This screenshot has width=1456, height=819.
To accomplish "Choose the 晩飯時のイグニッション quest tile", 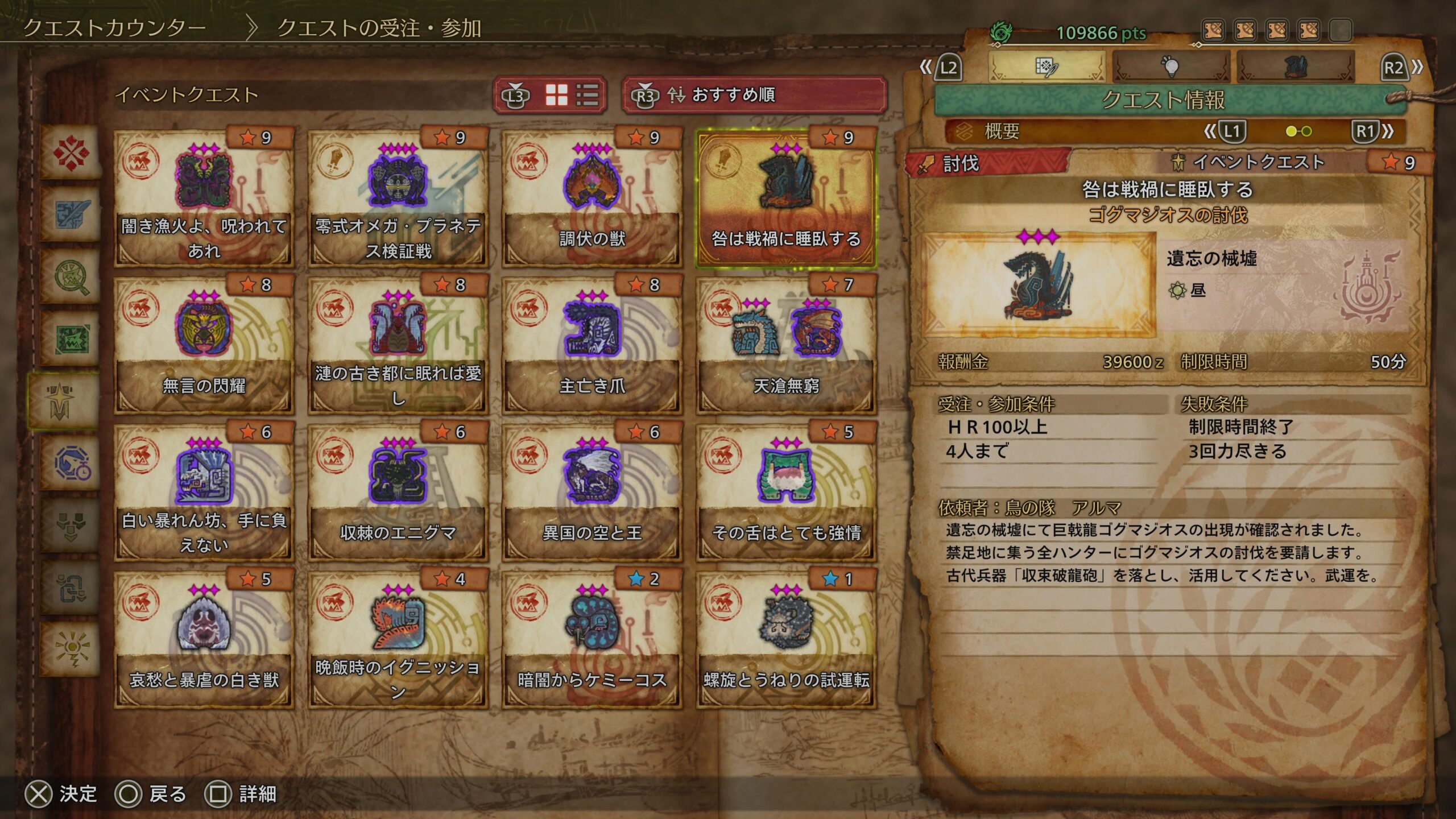I will [x=398, y=639].
